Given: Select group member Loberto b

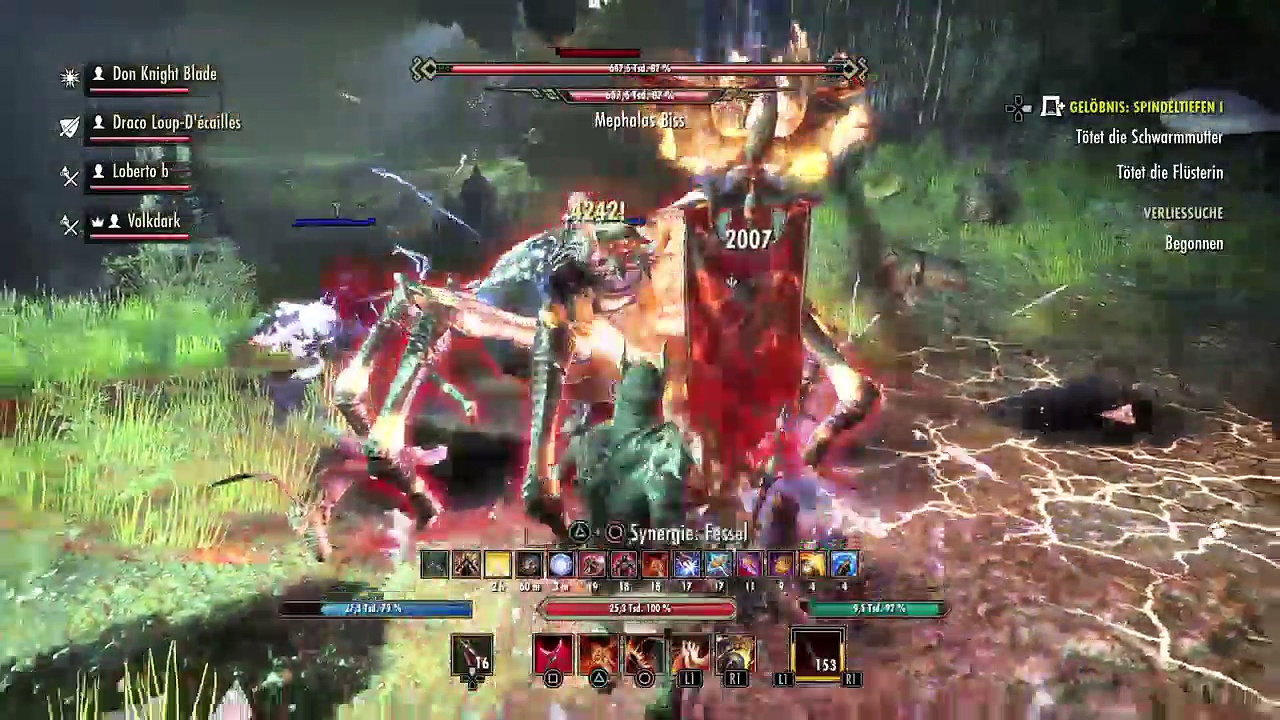Looking at the screenshot, I should 139,171.
